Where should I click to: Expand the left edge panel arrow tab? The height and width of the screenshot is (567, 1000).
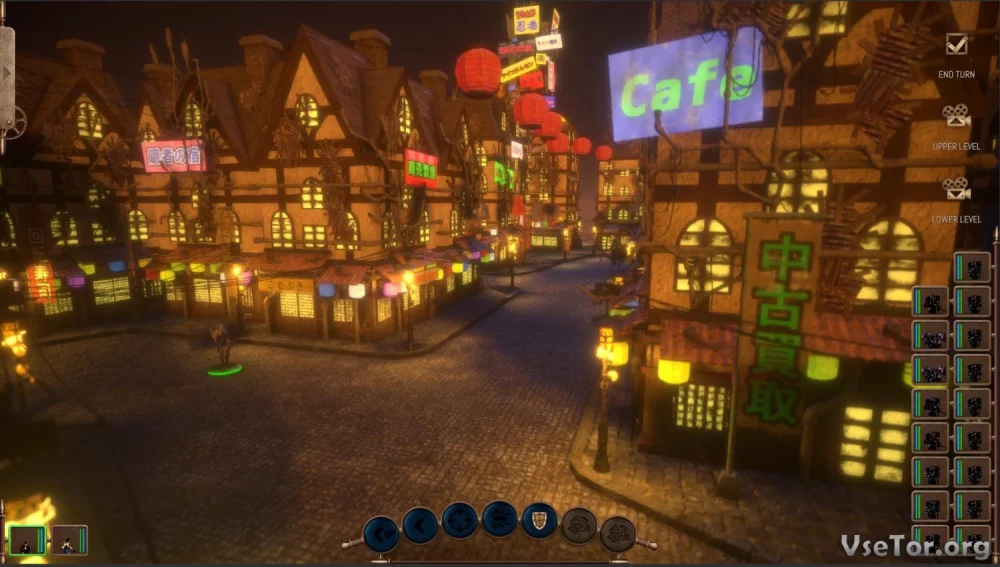click(6, 71)
